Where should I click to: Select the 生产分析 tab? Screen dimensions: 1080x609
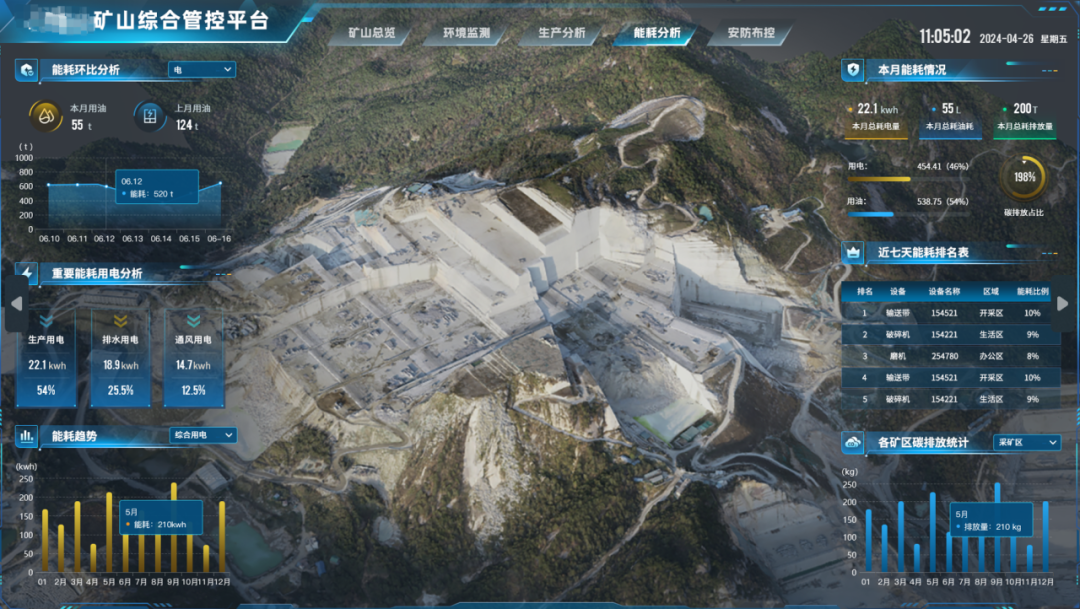tap(562, 33)
